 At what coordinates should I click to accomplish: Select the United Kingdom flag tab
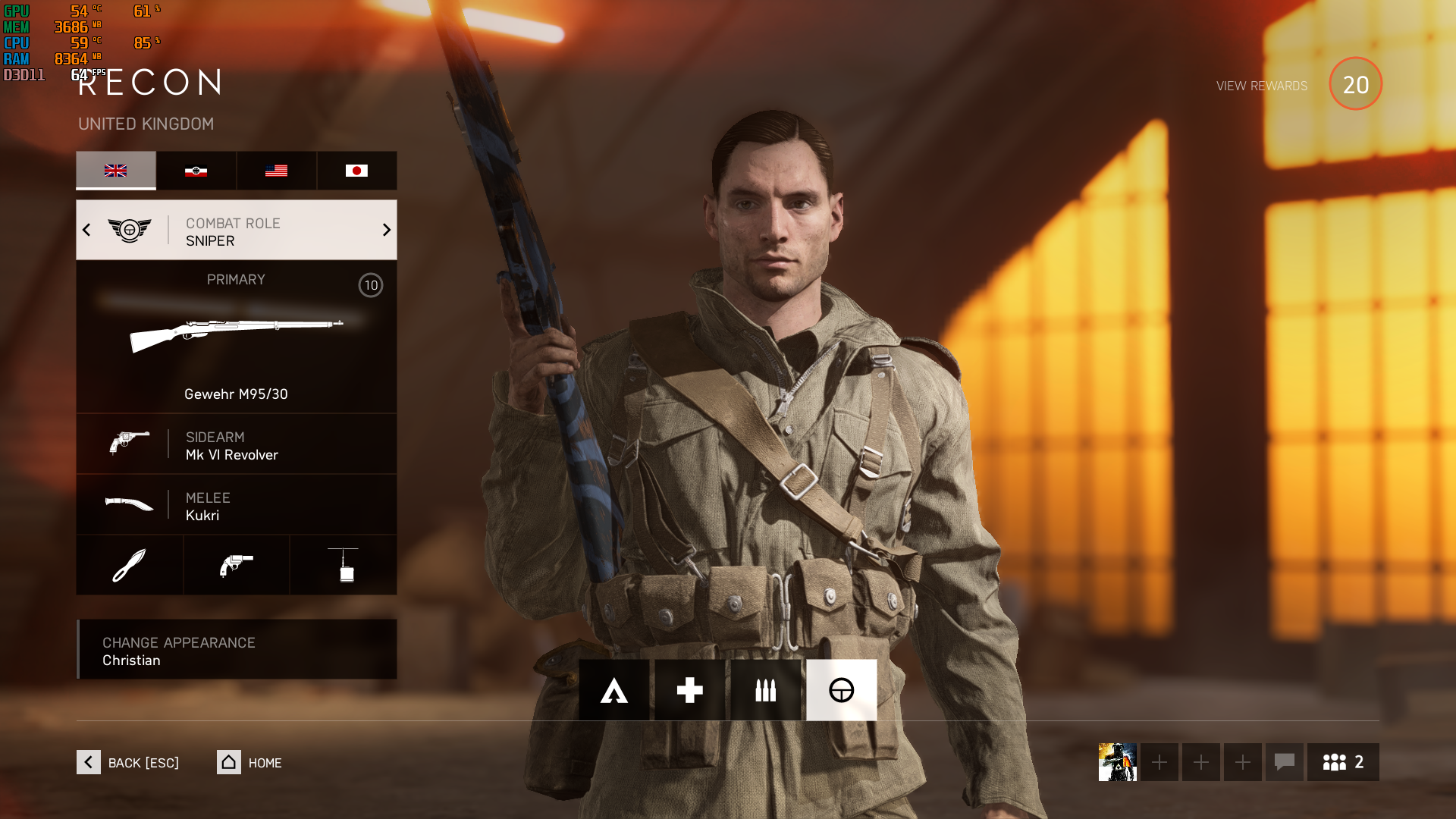[116, 171]
